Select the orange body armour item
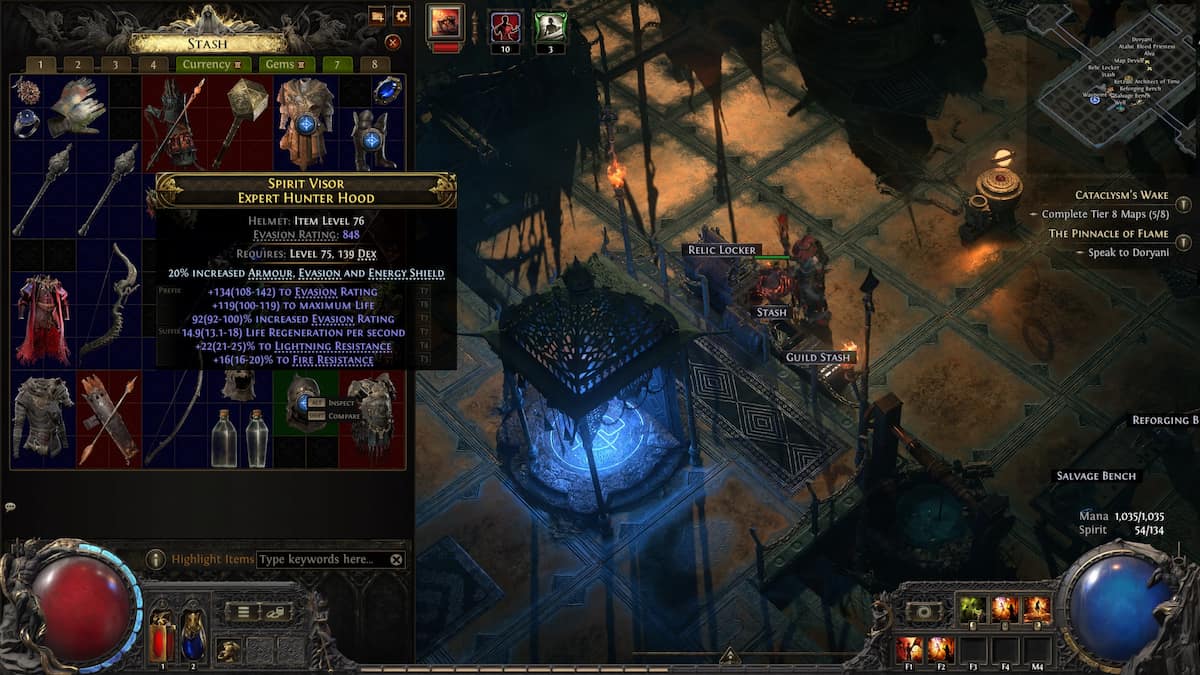 point(305,122)
